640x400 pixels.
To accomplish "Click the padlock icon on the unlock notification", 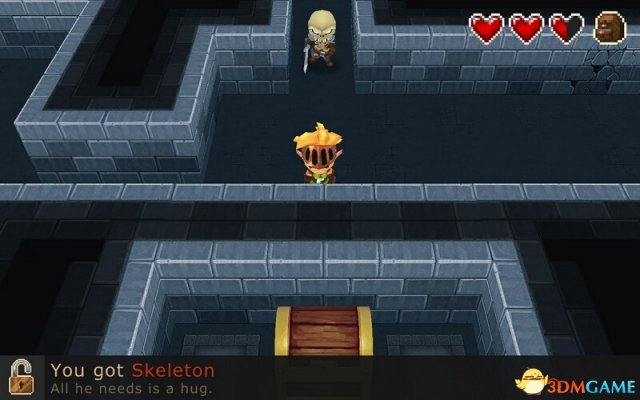I will point(21,378).
